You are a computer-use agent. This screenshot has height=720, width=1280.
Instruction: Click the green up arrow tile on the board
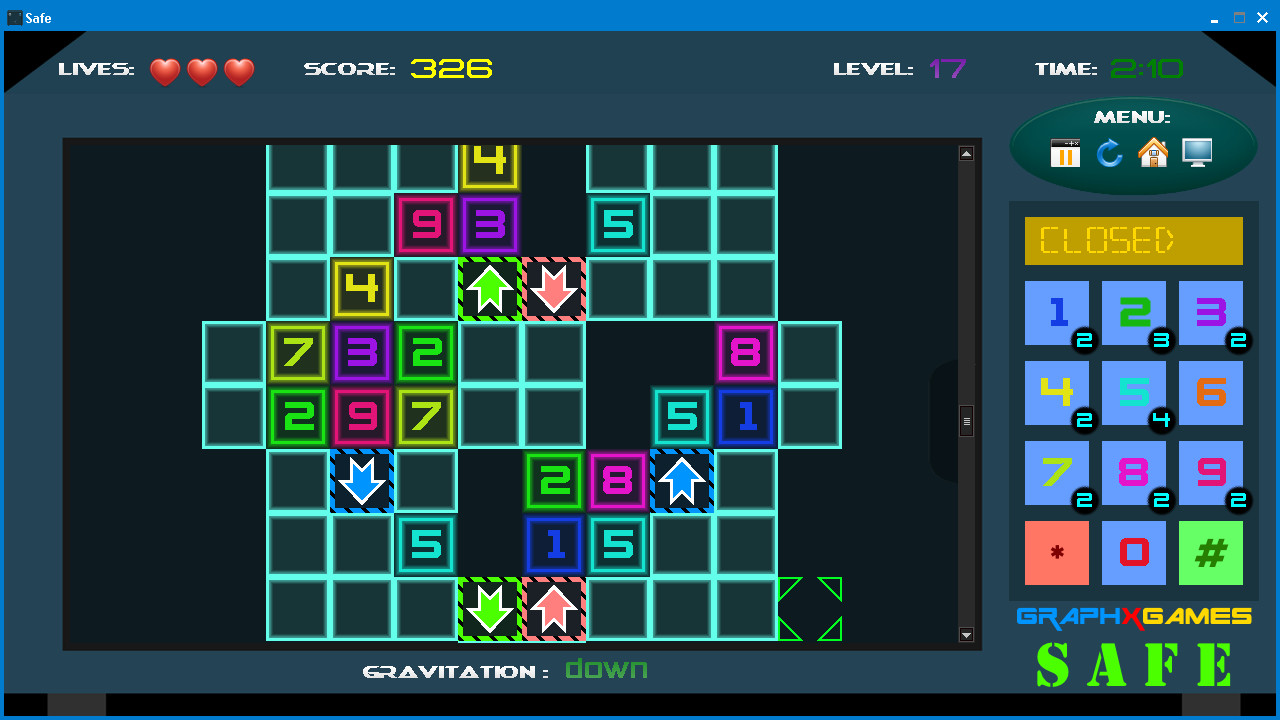click(x=490, y=290)
